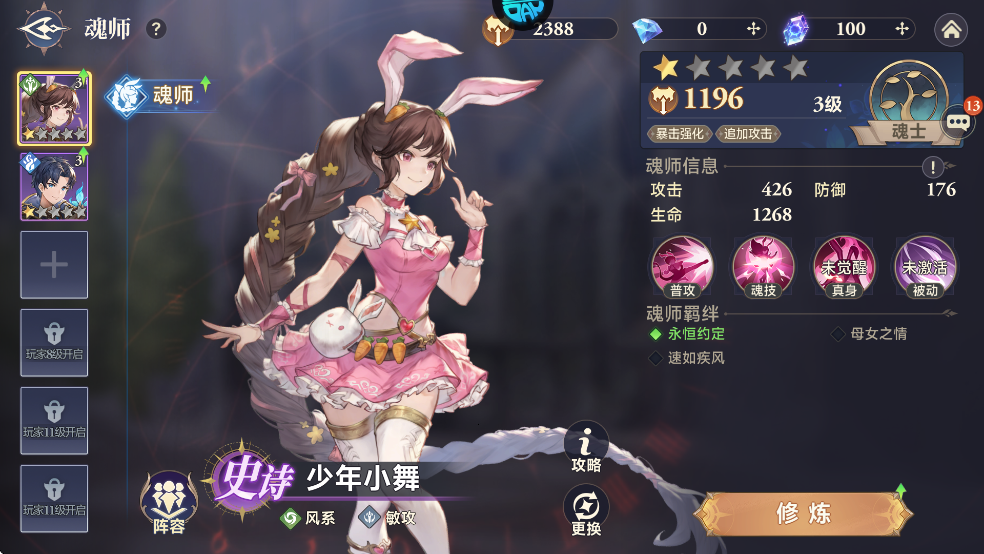Start 修炼 training

[x=804, y=514]
